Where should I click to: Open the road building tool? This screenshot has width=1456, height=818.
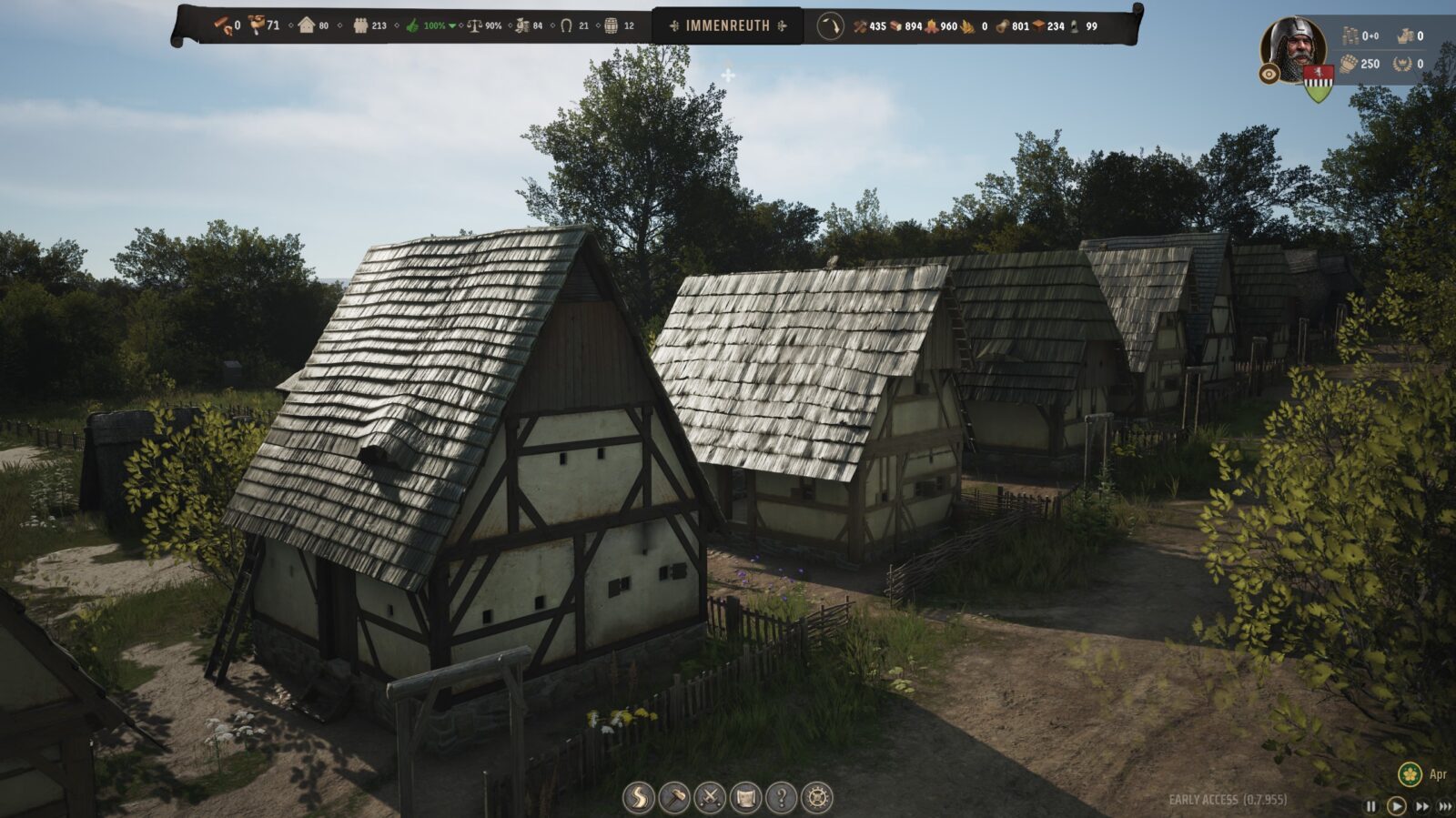tap(638, 798)
